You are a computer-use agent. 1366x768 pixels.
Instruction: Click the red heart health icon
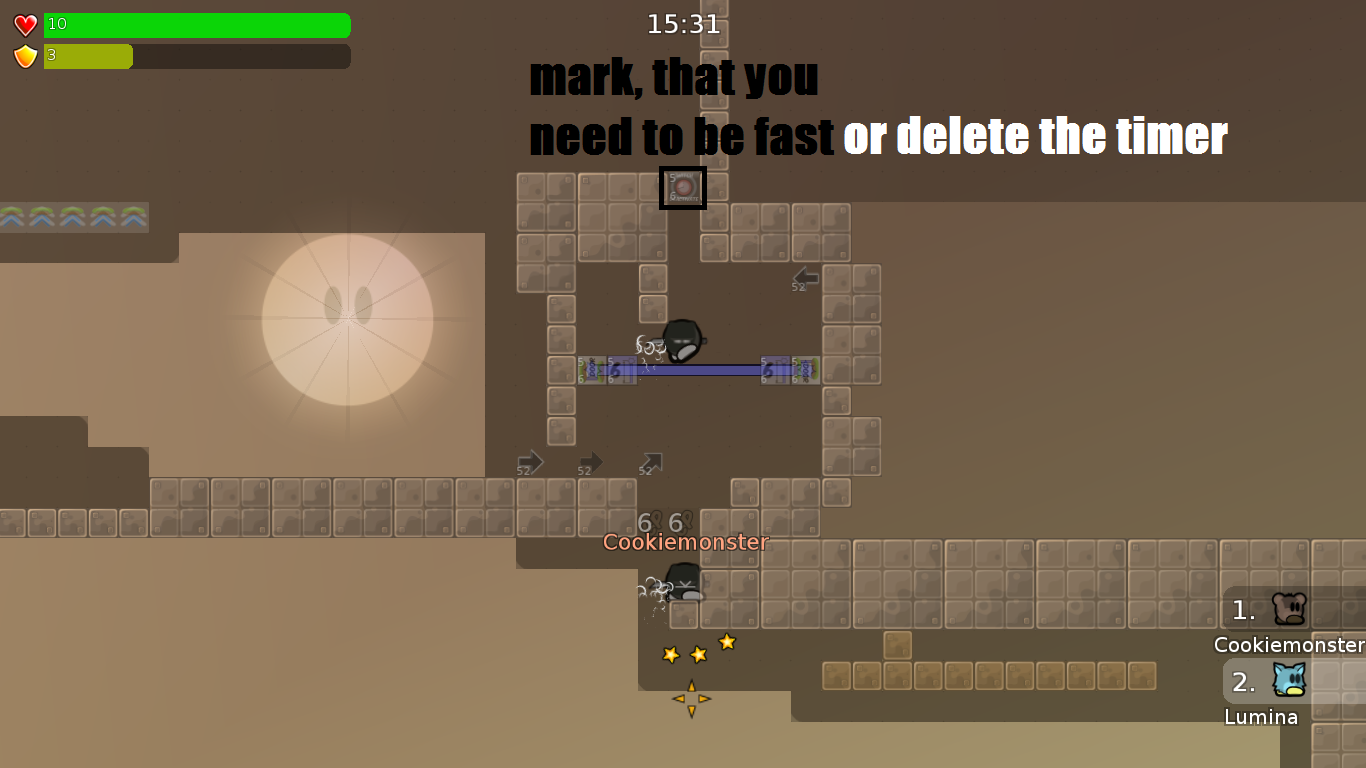(x=23, y=24)
